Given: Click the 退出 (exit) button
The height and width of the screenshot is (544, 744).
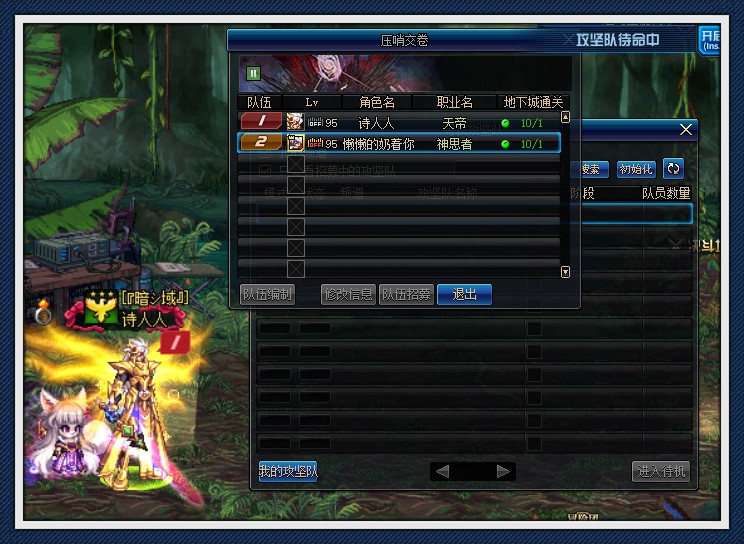Looking at the screenshot, I should click(x=464, y=294).
